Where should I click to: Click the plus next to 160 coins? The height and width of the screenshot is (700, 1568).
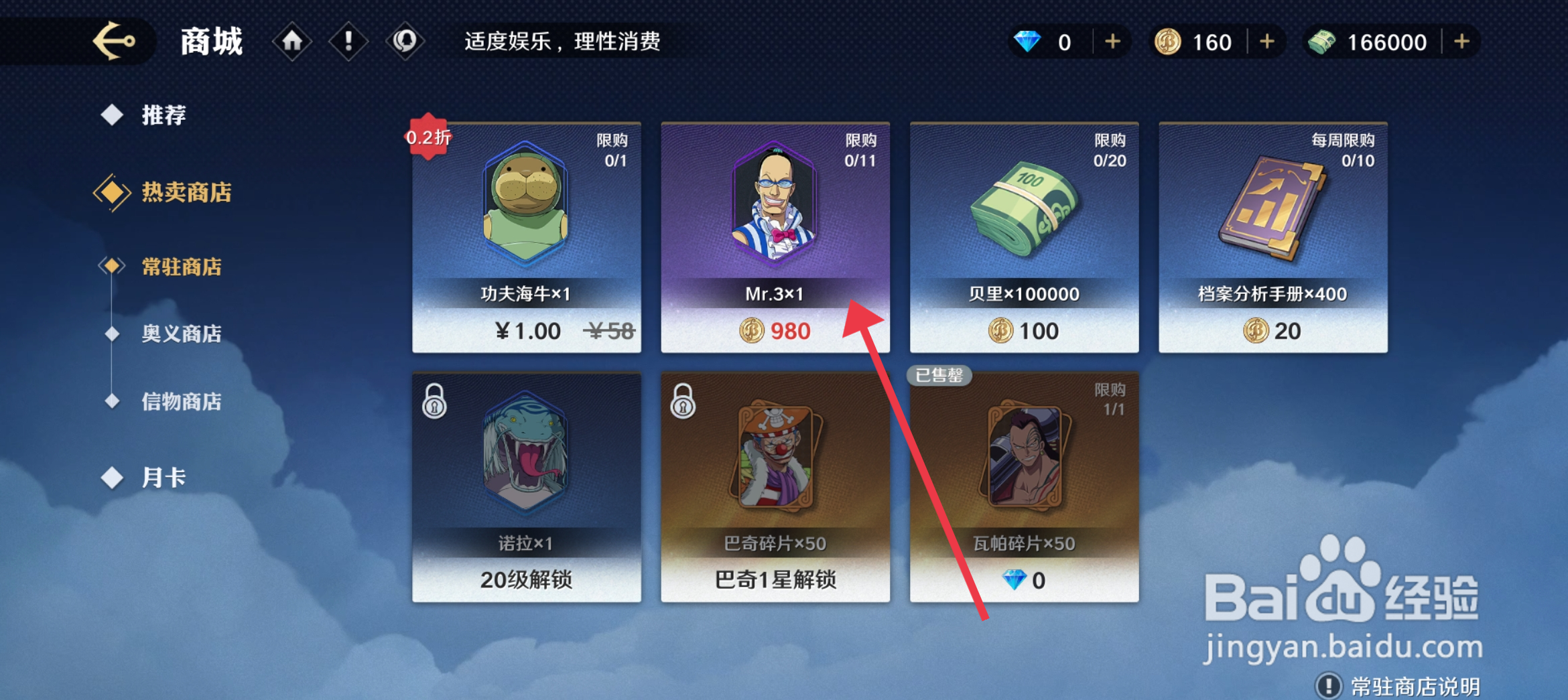(x=1266, y=42)
